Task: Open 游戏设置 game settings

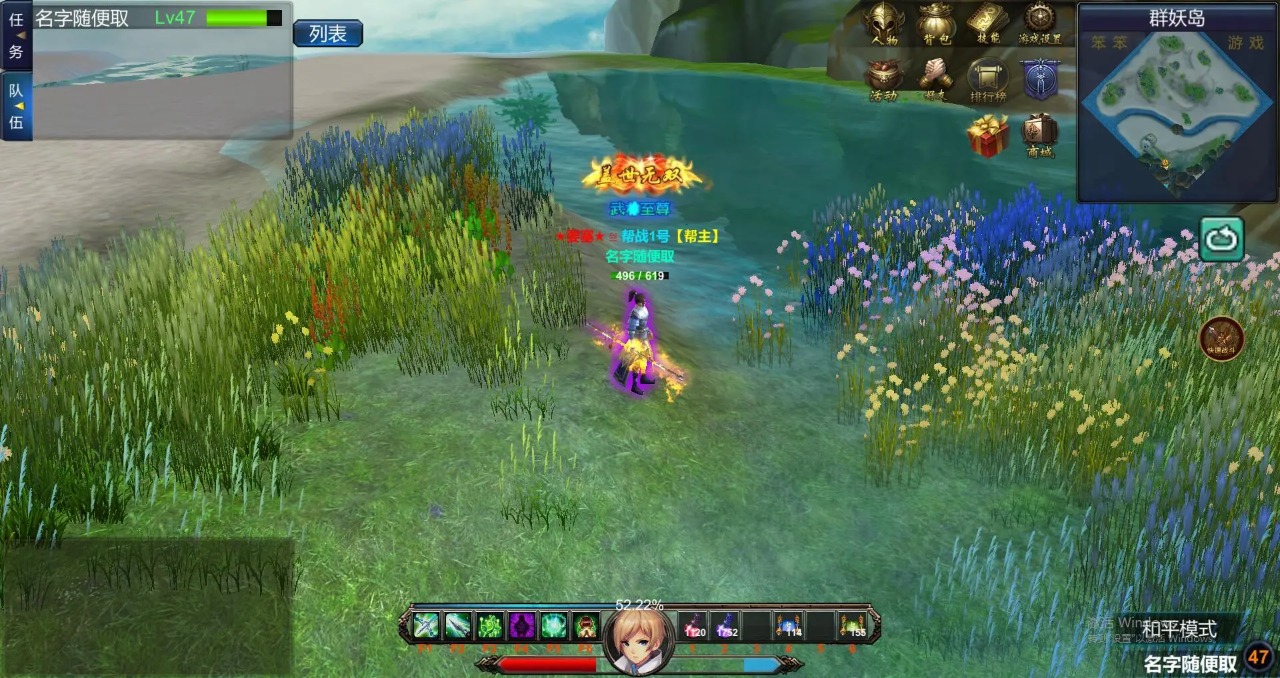Action: coord(1039,22)
